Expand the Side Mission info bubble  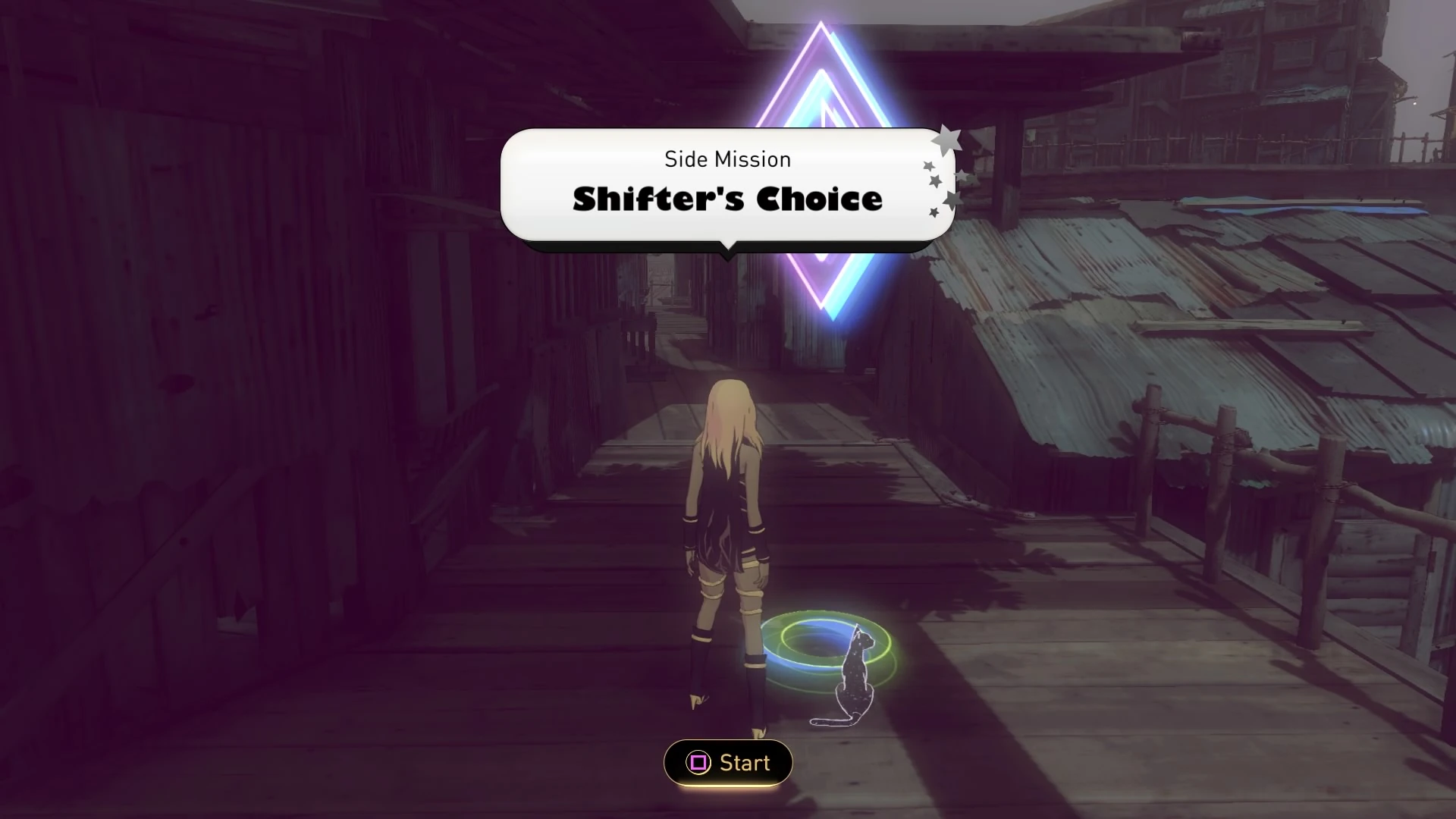pos(728,182)
